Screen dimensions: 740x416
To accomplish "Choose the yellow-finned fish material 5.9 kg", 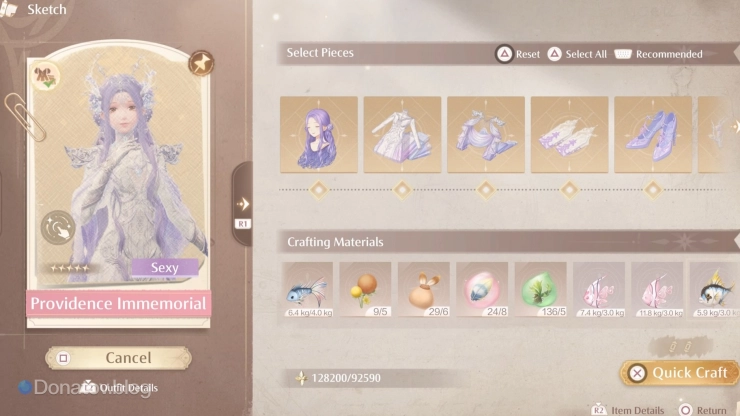I will point(713,289).
